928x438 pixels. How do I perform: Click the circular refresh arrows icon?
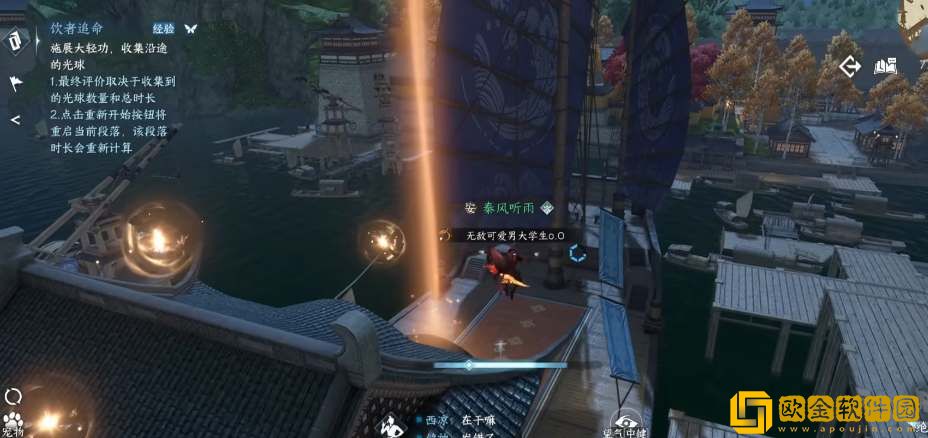pos(13,397)
